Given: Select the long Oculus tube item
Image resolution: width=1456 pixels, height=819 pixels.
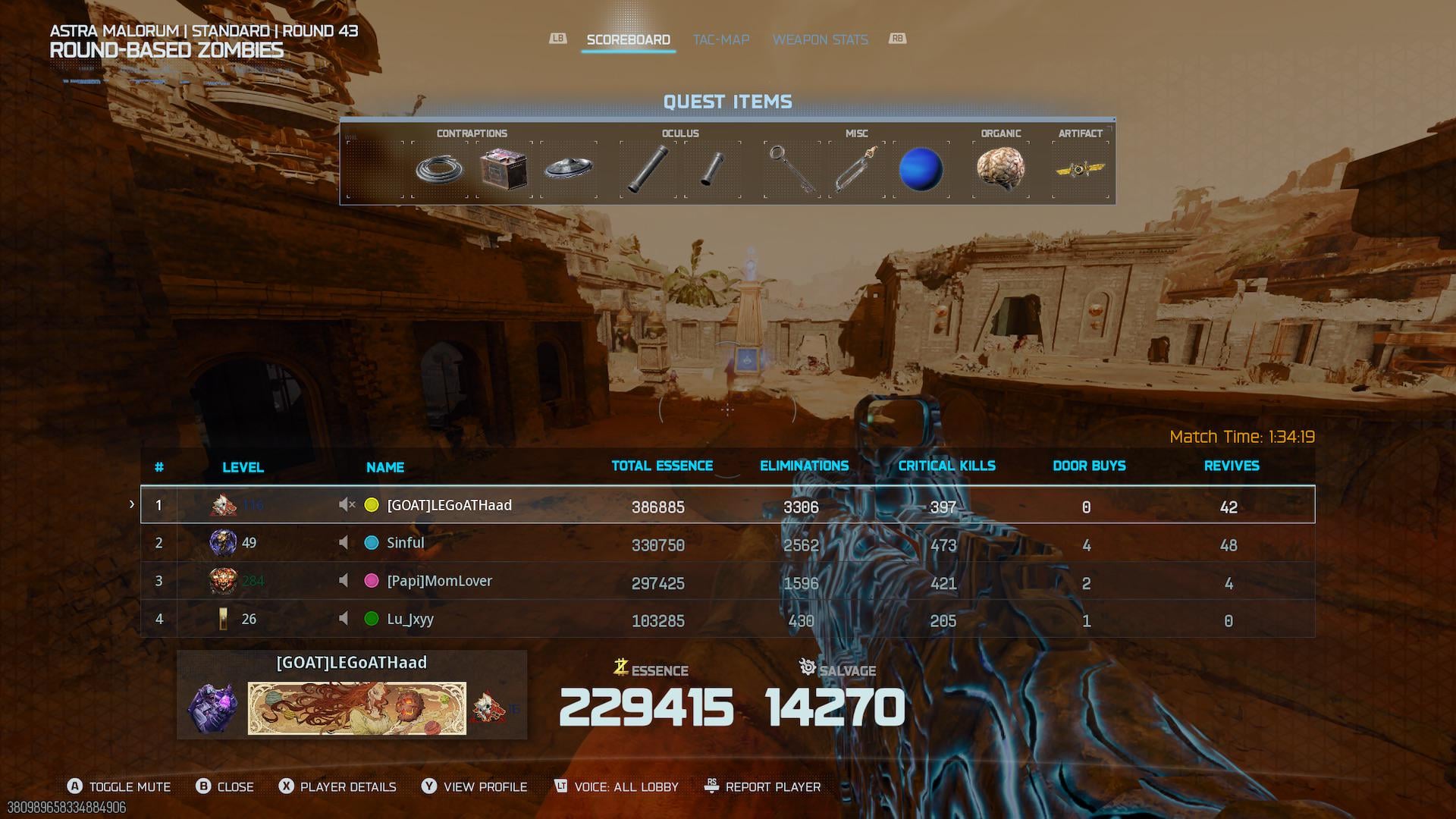Looking at the screenshot, I should [647, 168].
